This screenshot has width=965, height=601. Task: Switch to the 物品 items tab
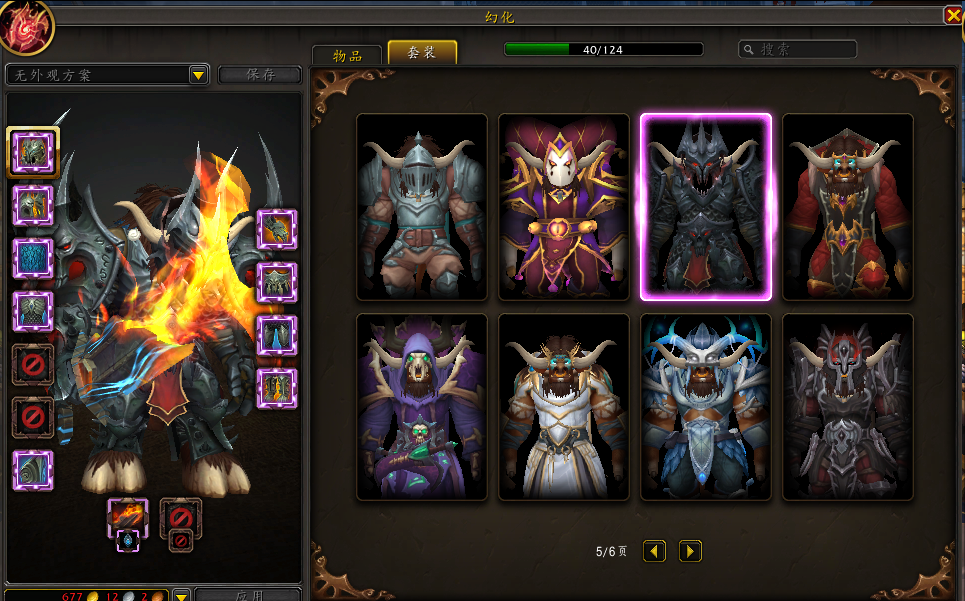347,55
